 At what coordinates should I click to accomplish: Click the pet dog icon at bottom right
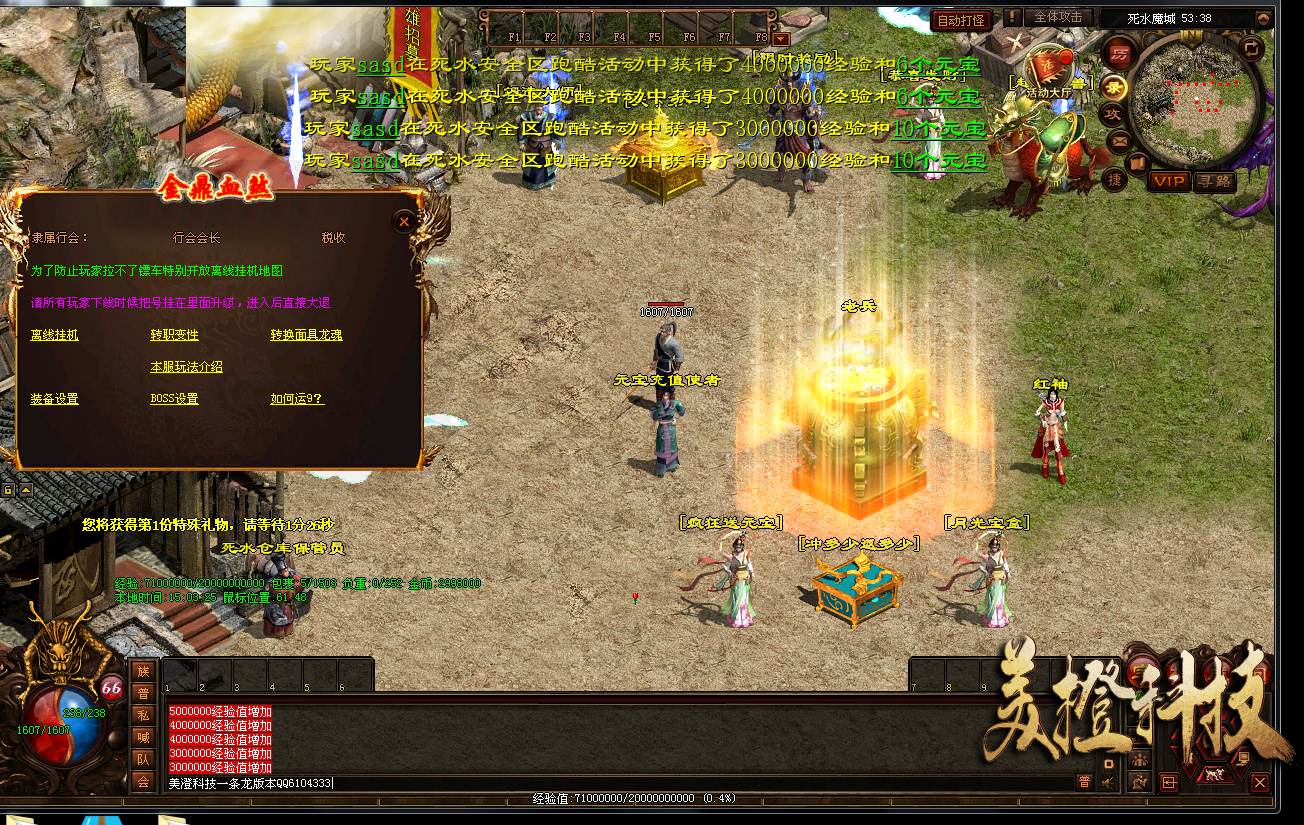(x=1214, y=775)
